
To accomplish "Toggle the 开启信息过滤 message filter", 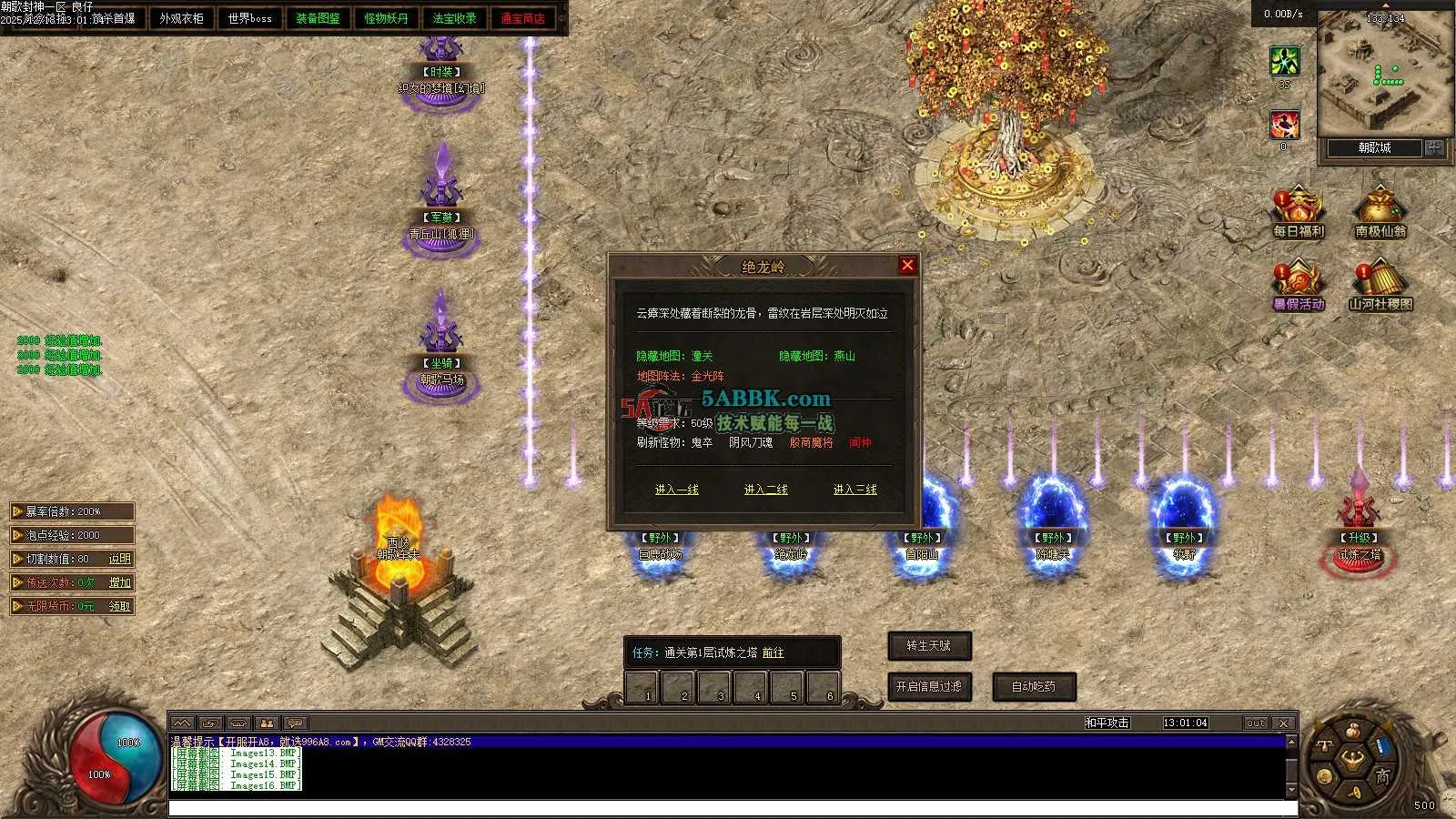I will (x=929, y=686).
